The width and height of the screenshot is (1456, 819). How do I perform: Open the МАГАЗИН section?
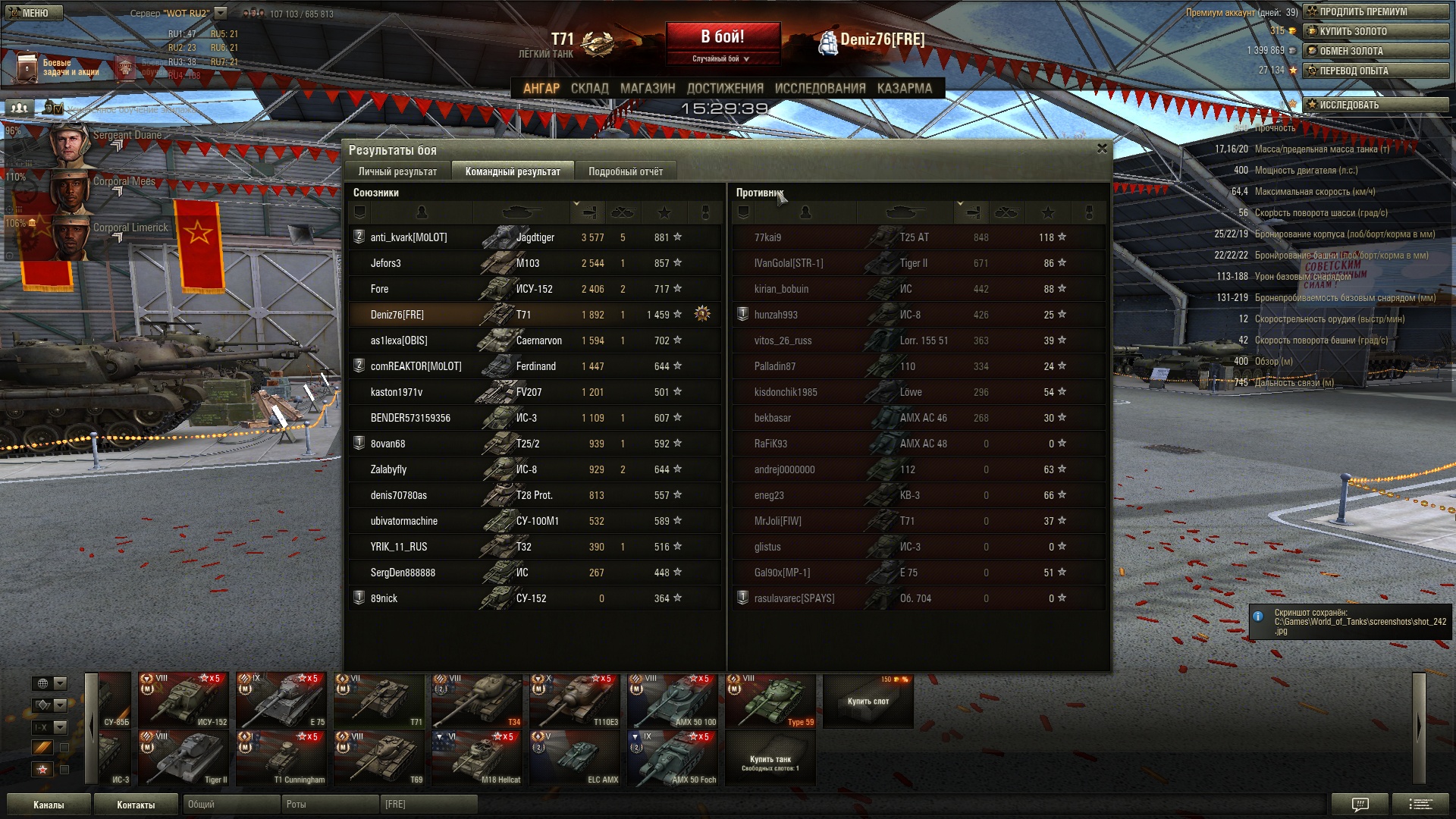pyautogui.click(x=647, y=88)
